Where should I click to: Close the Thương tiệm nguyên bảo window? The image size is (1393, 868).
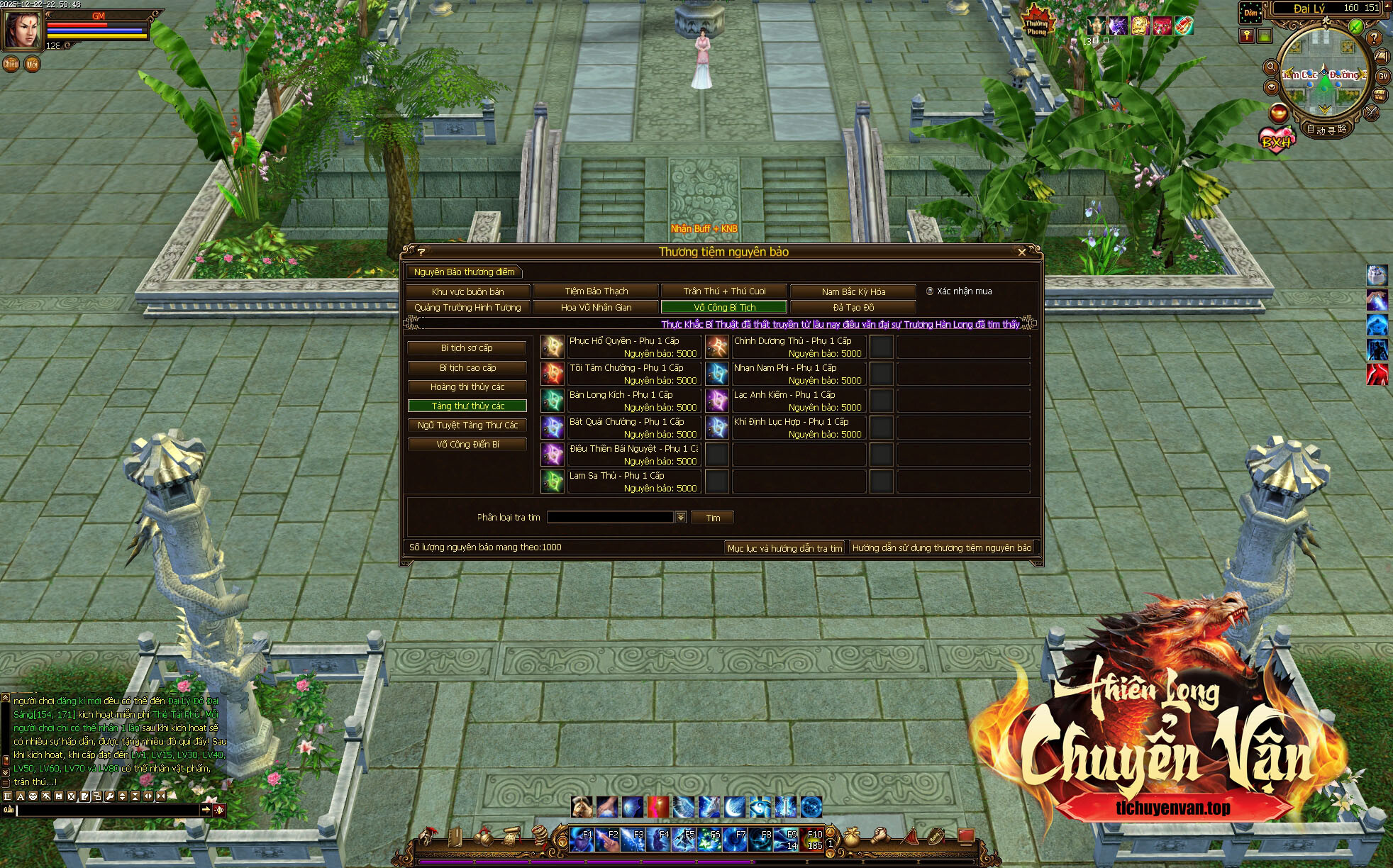pos(1021,252)
